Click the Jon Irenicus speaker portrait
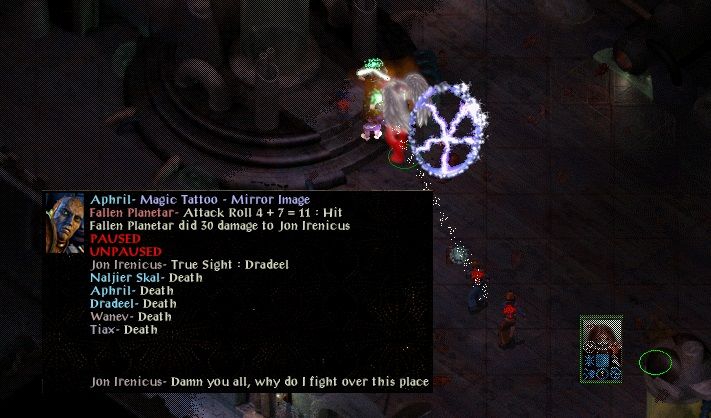This screenshot has width=711, height=418. 64,222
